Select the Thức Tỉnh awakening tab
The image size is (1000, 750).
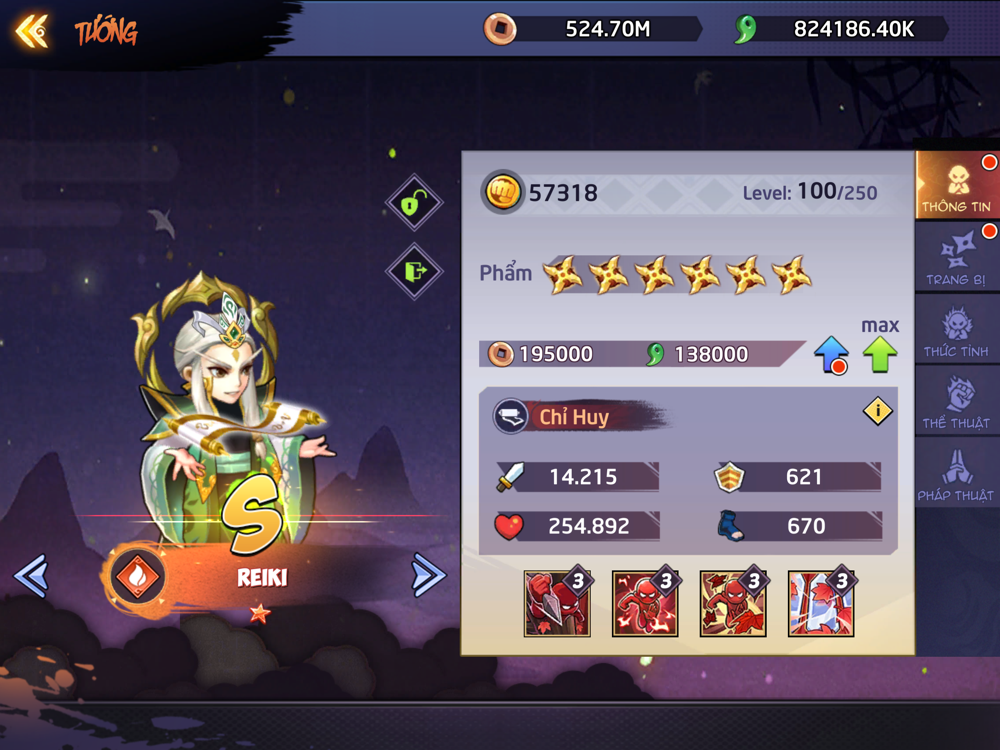[956, 331]
